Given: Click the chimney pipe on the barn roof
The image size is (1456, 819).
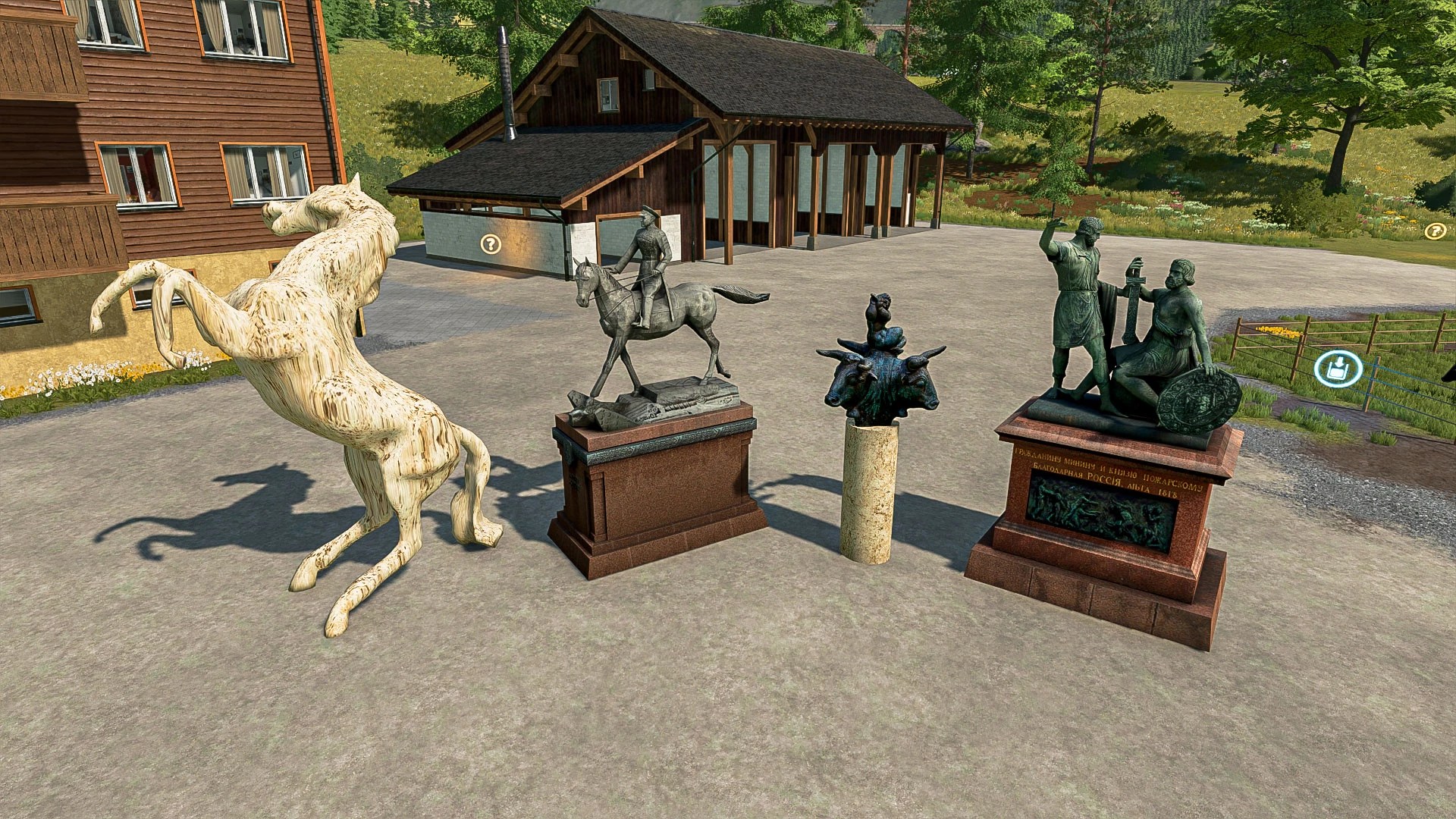Looking at the screenshot, I should coord(504,72).
